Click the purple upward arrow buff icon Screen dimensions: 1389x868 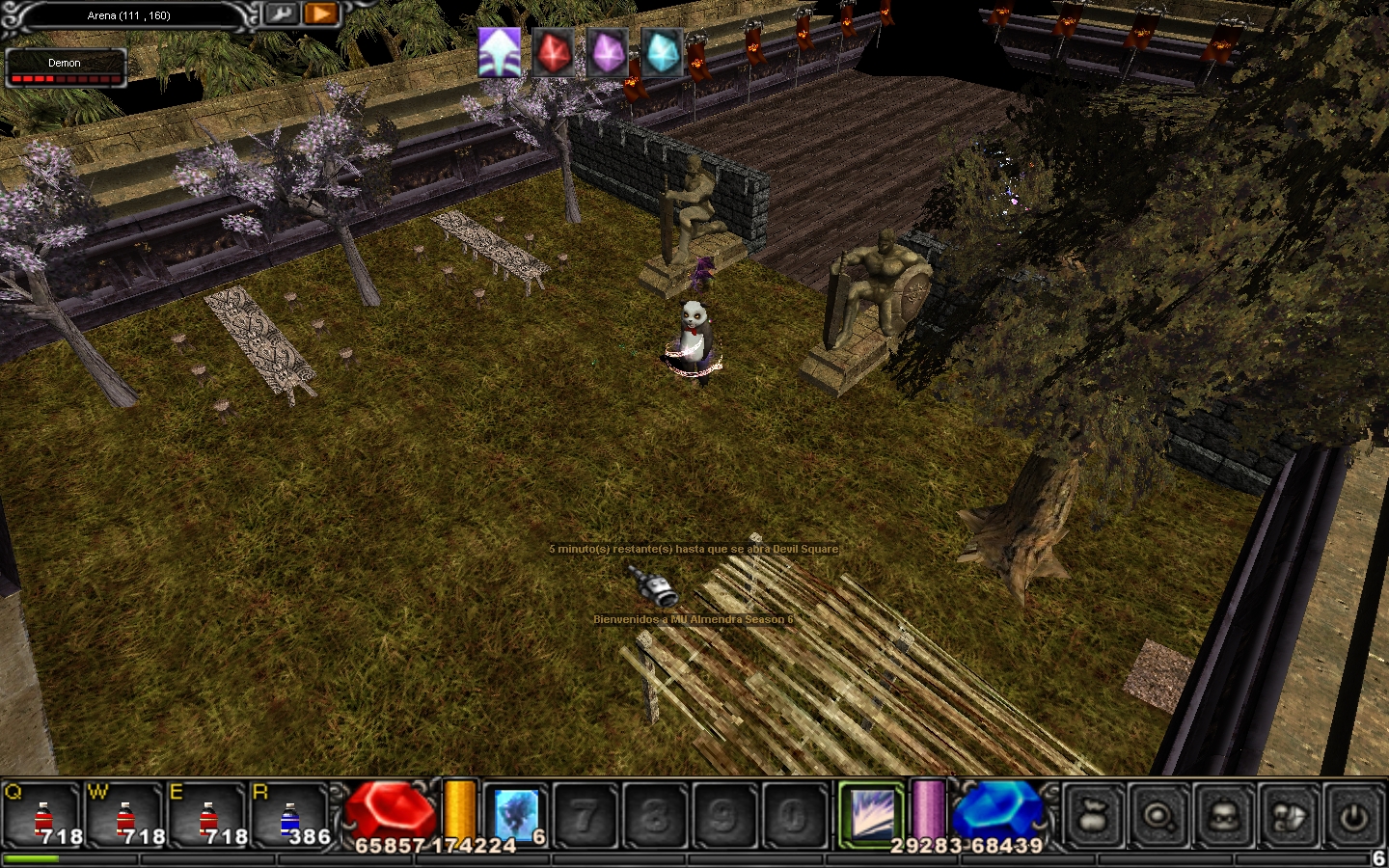pos(500,51)
